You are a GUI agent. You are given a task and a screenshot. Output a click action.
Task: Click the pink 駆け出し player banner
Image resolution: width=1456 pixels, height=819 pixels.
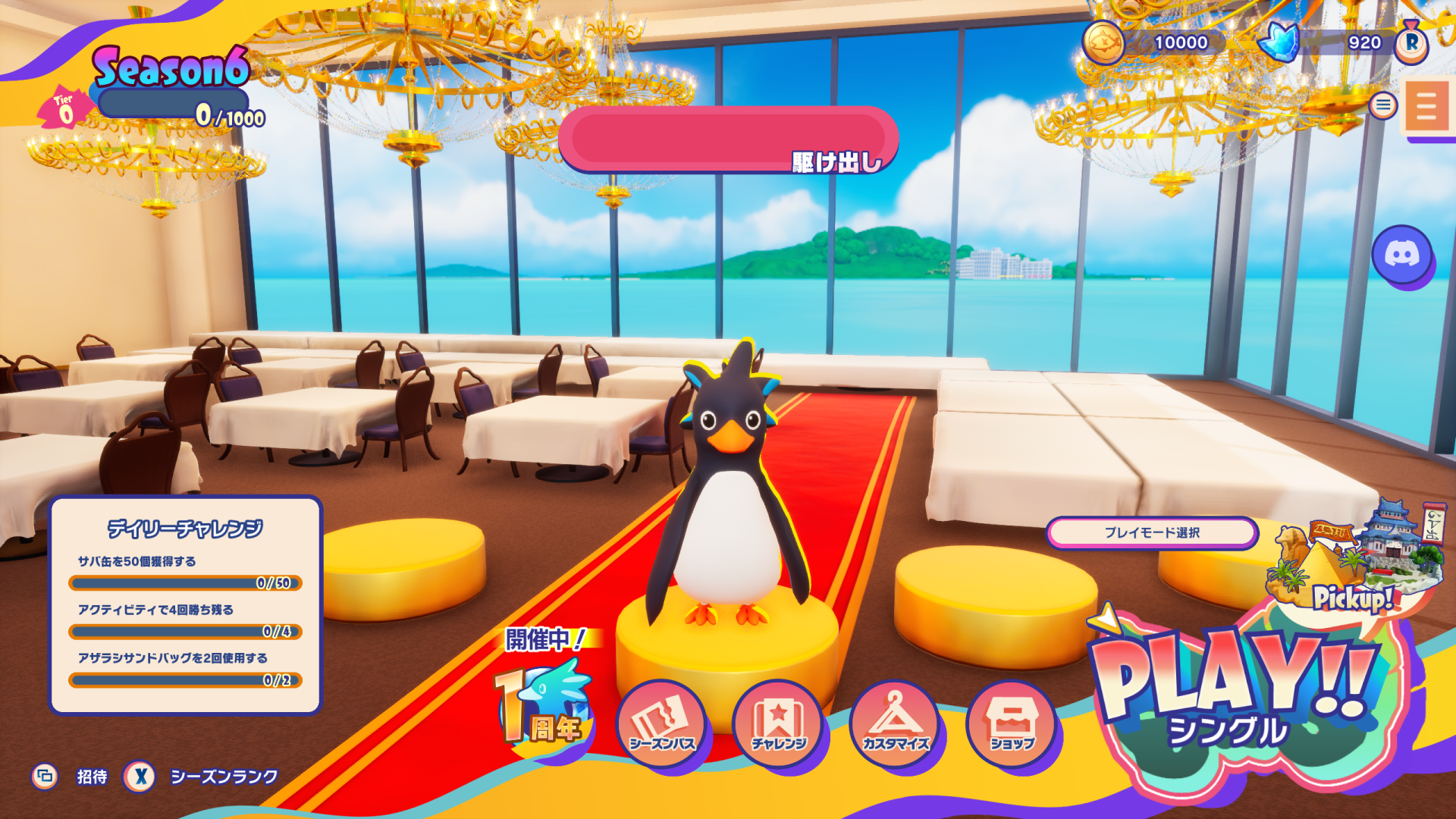point(728,140)
